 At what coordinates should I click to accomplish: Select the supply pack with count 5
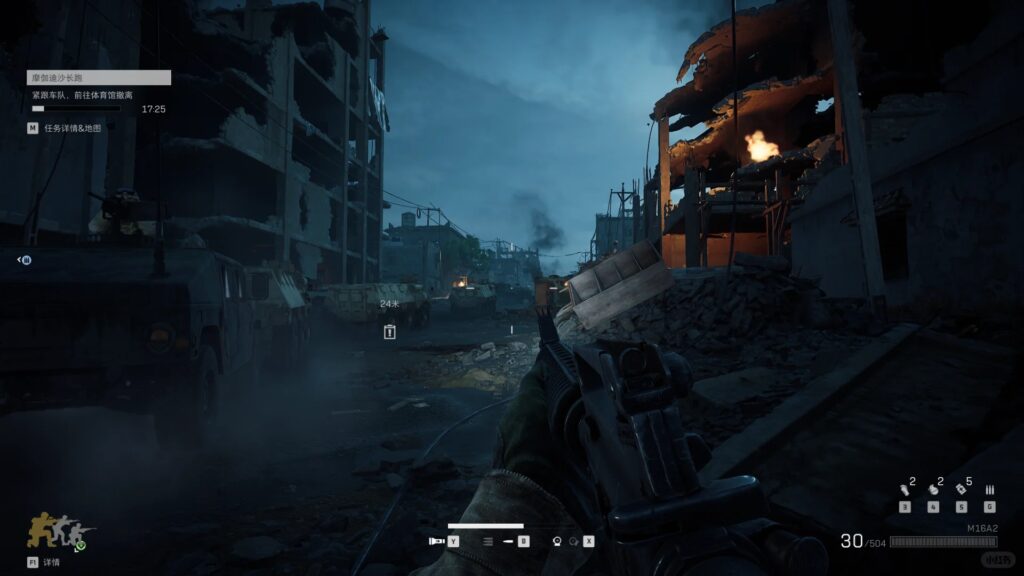click(x=961, y=489)
